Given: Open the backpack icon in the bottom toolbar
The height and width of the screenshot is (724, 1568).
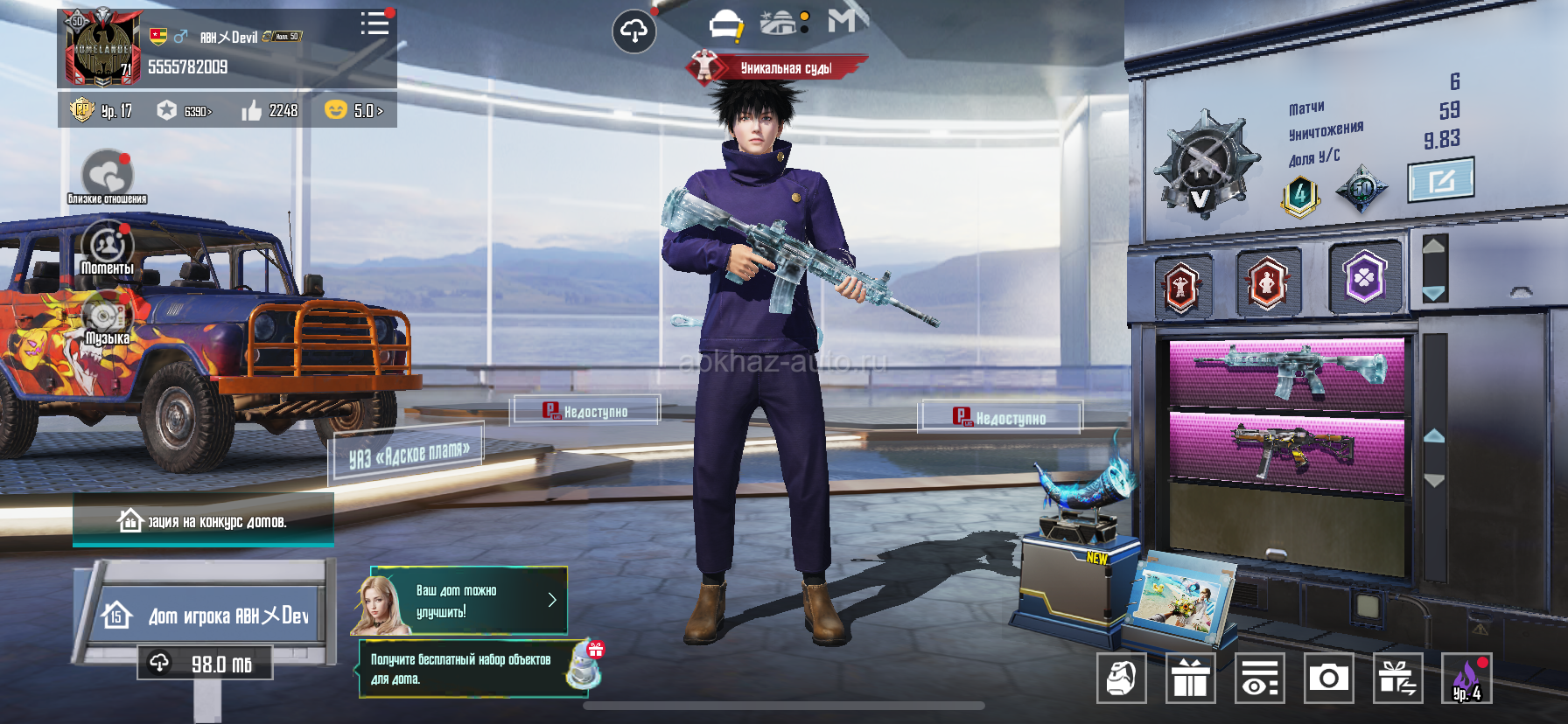Looking at the screenshot, I should (1121, 678).
